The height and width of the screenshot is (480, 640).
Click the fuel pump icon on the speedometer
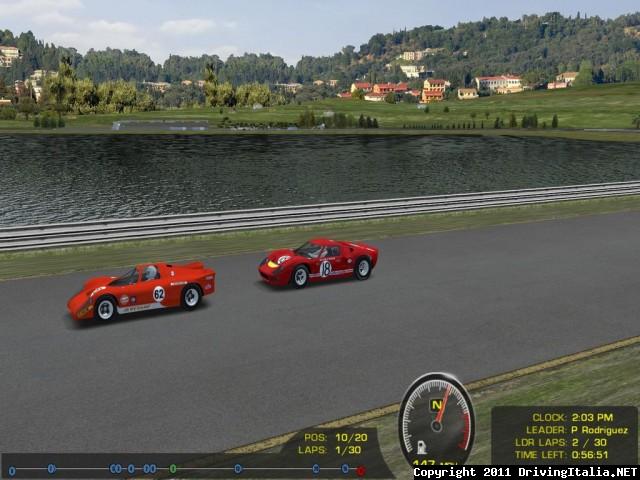(x=422, y=446)
